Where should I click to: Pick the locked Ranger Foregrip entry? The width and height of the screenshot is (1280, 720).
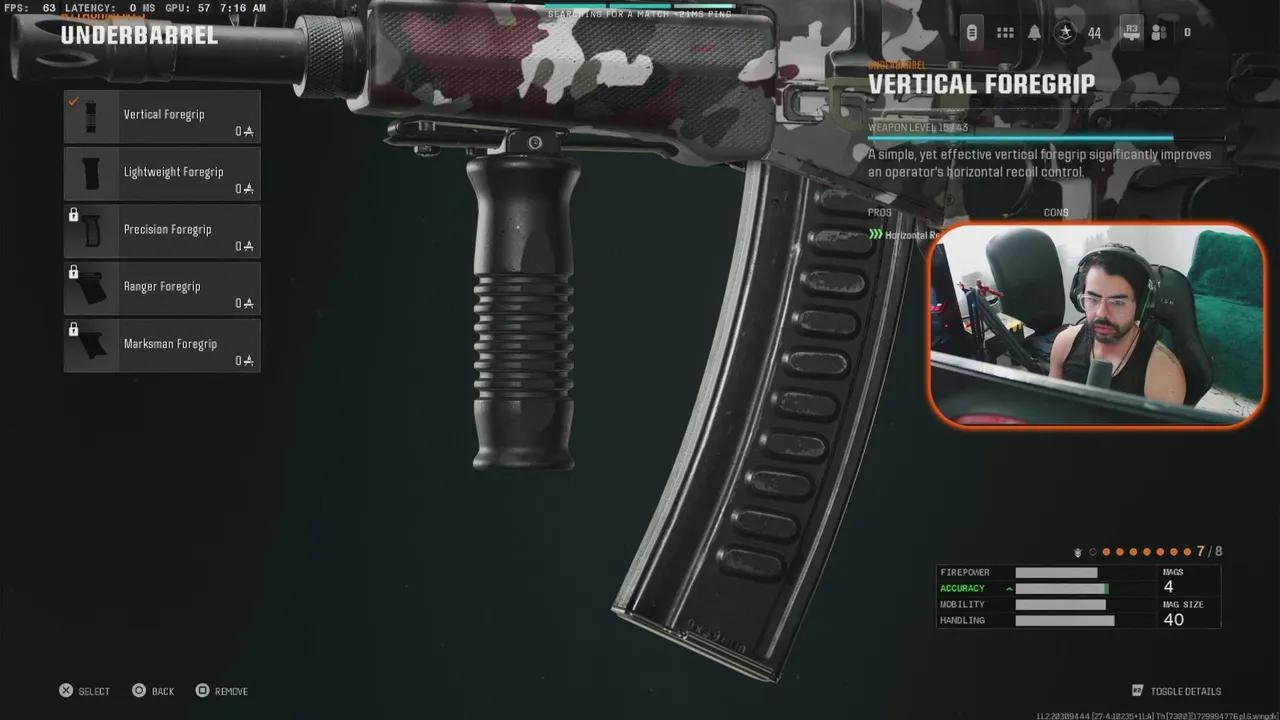pyautogui.click(x=162, y=288)
